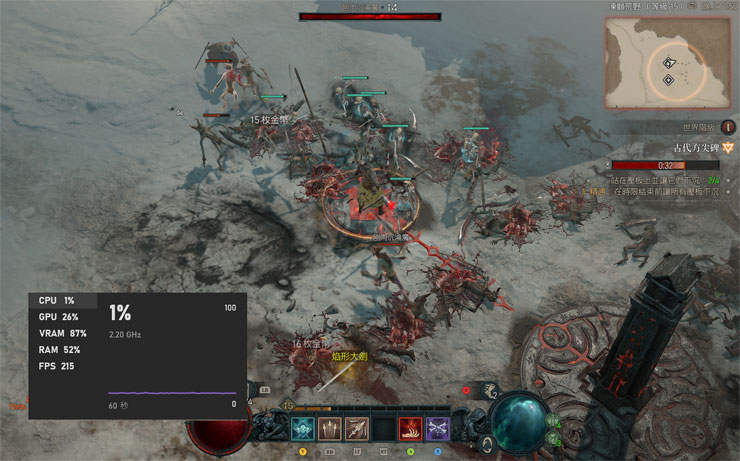Fire the piercing arrow skill

coord(356,429)
